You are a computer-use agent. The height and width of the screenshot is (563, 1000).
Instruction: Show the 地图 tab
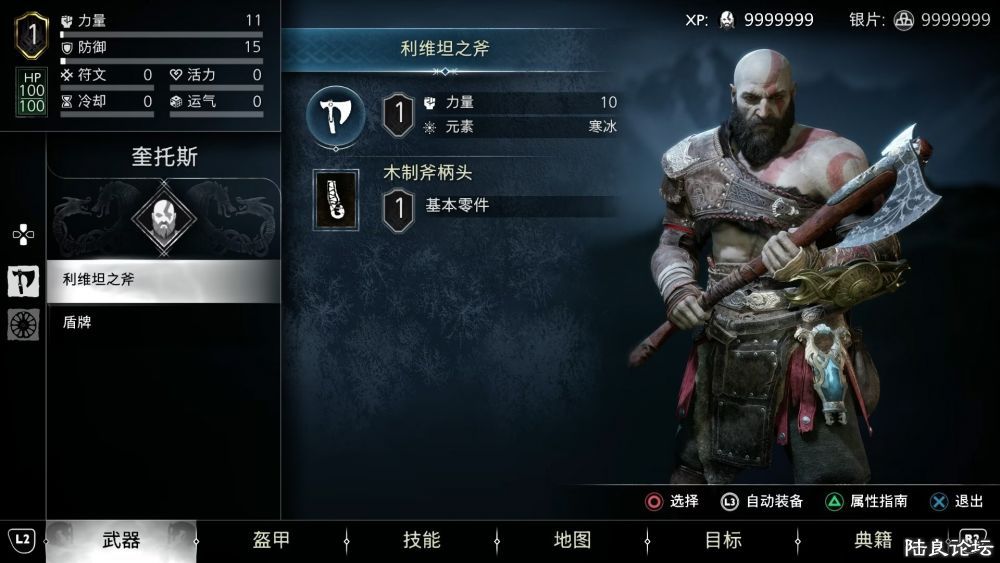pos(572,541)
